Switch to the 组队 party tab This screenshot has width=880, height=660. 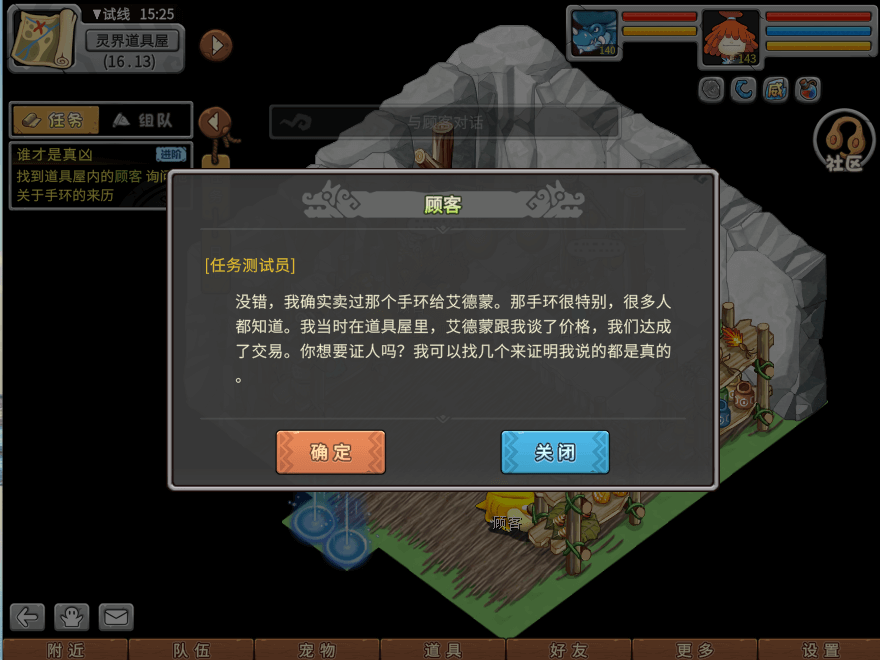[142, 120]
